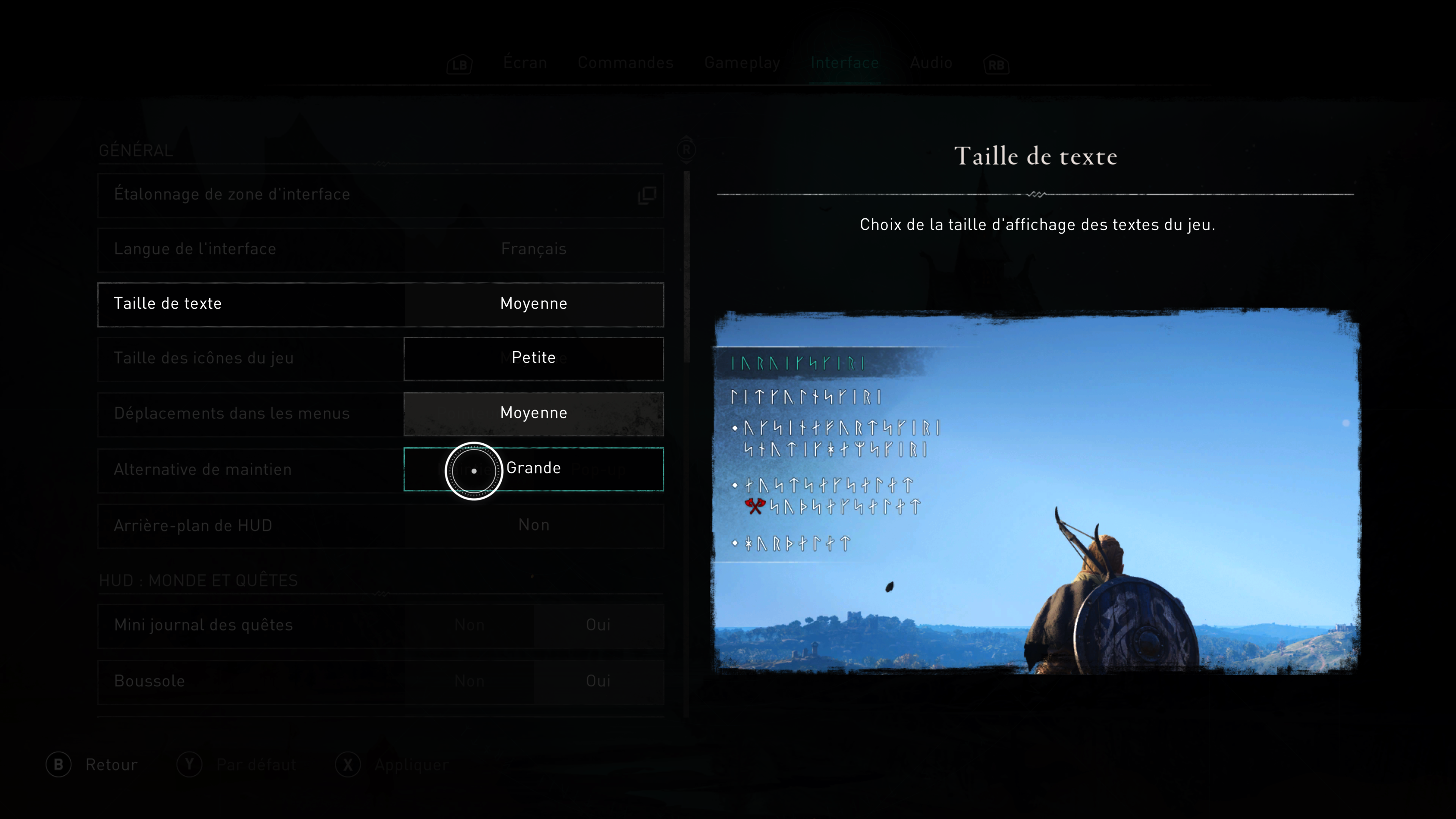
Task: Turn Boussole off with Non
Action: point(469,681)
